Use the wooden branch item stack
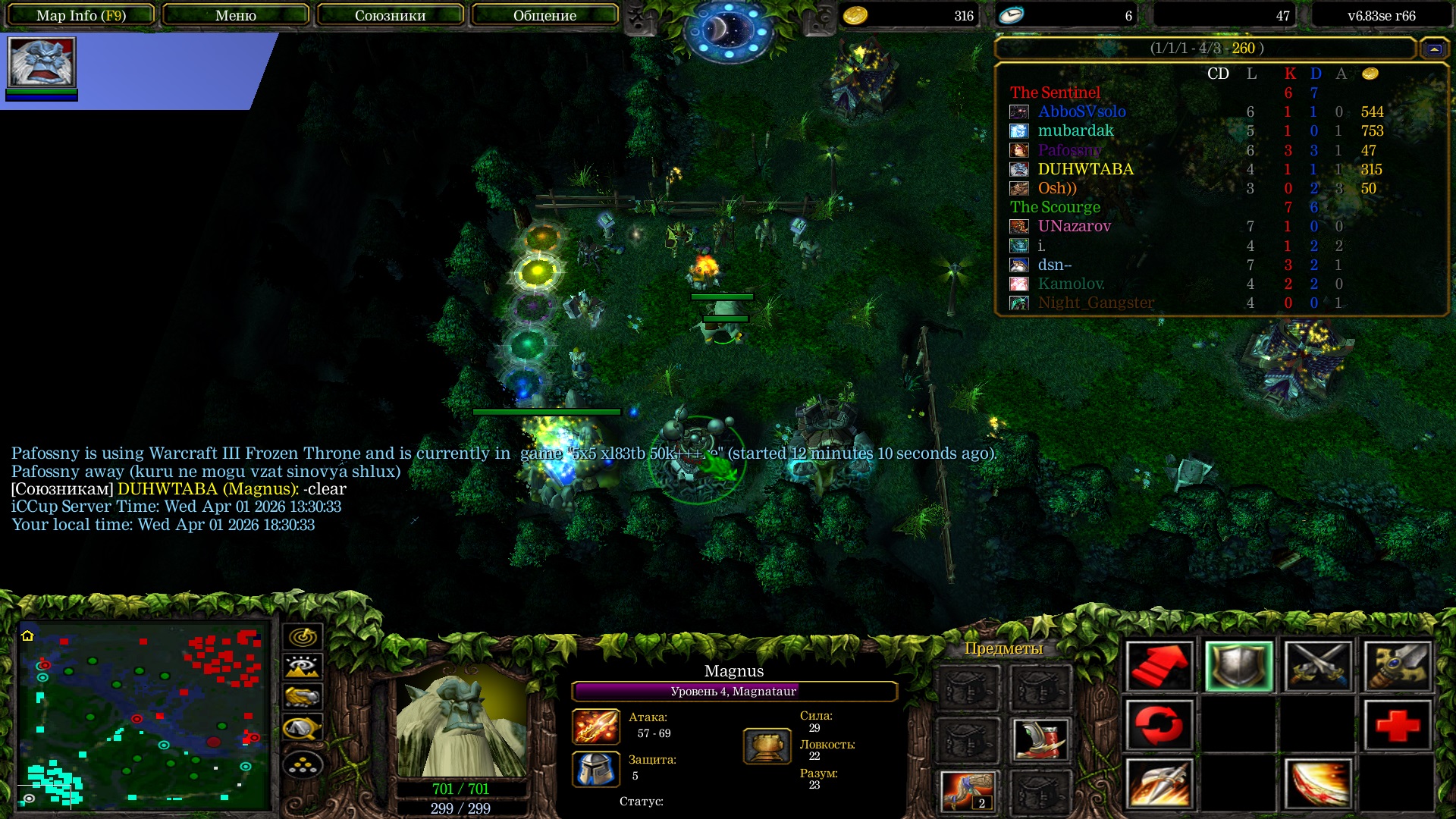Viewport: 1456px width, 819px height. [968, 791]
